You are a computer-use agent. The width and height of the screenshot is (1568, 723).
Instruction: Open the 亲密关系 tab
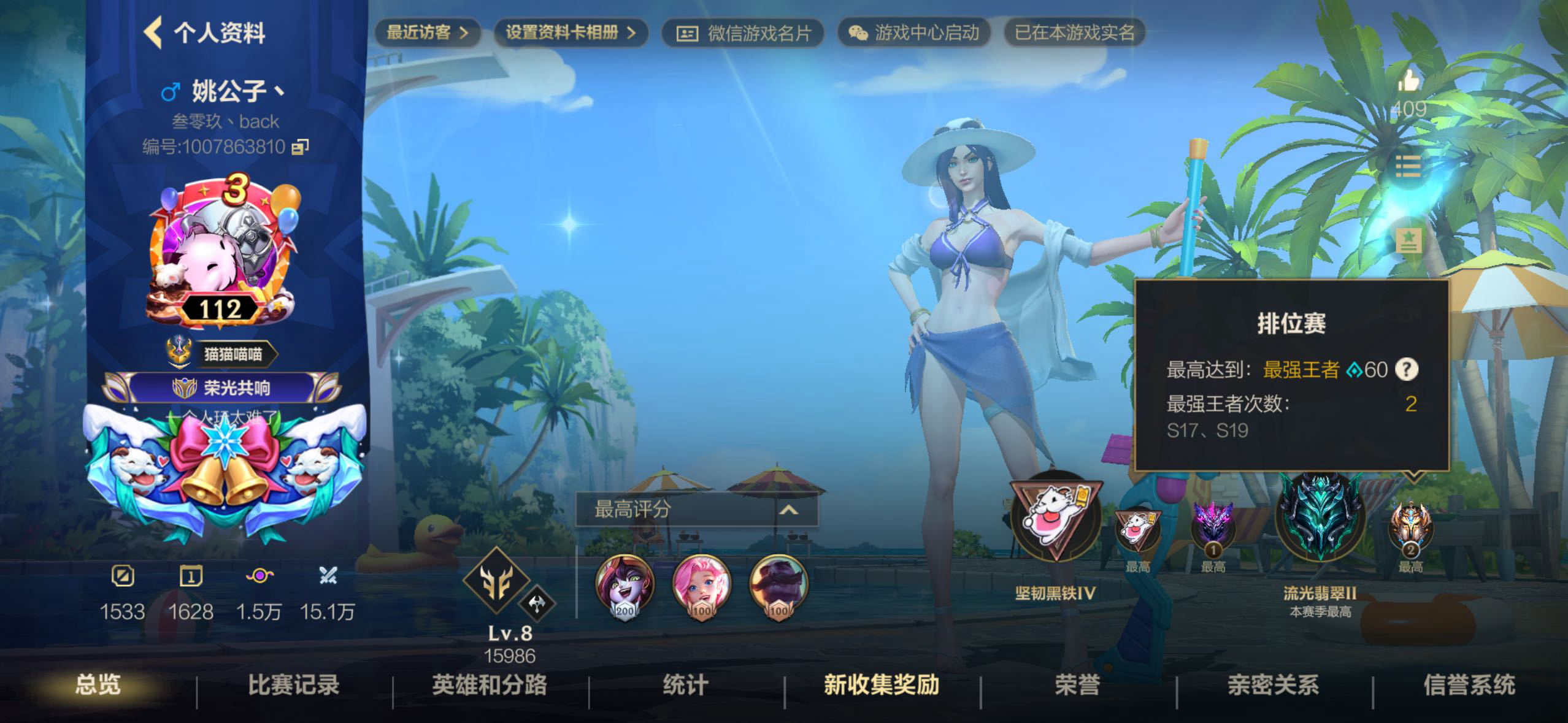[1273, 685]
